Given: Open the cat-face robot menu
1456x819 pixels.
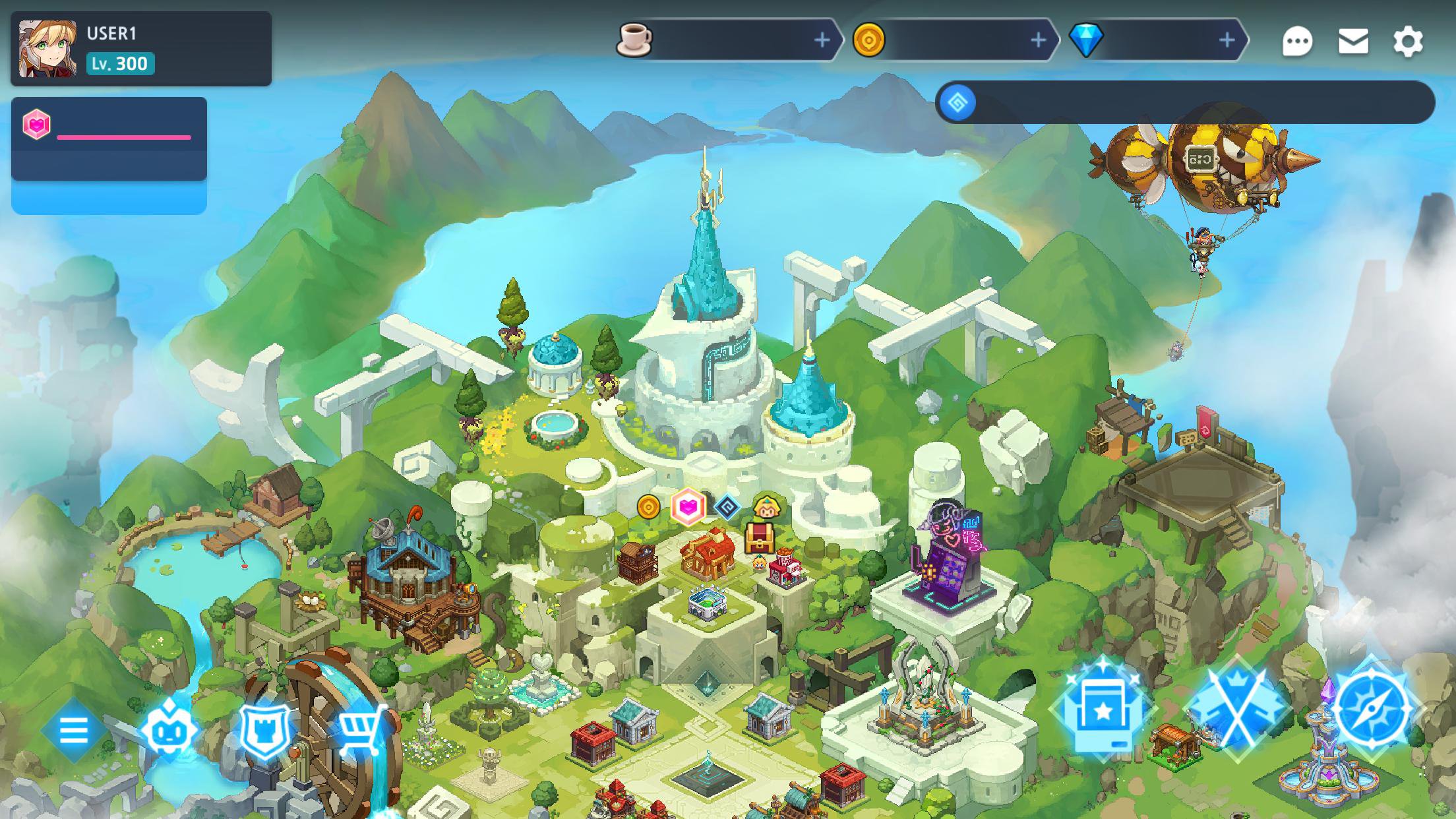Looking at the screenshot, I should coord(169,730).
